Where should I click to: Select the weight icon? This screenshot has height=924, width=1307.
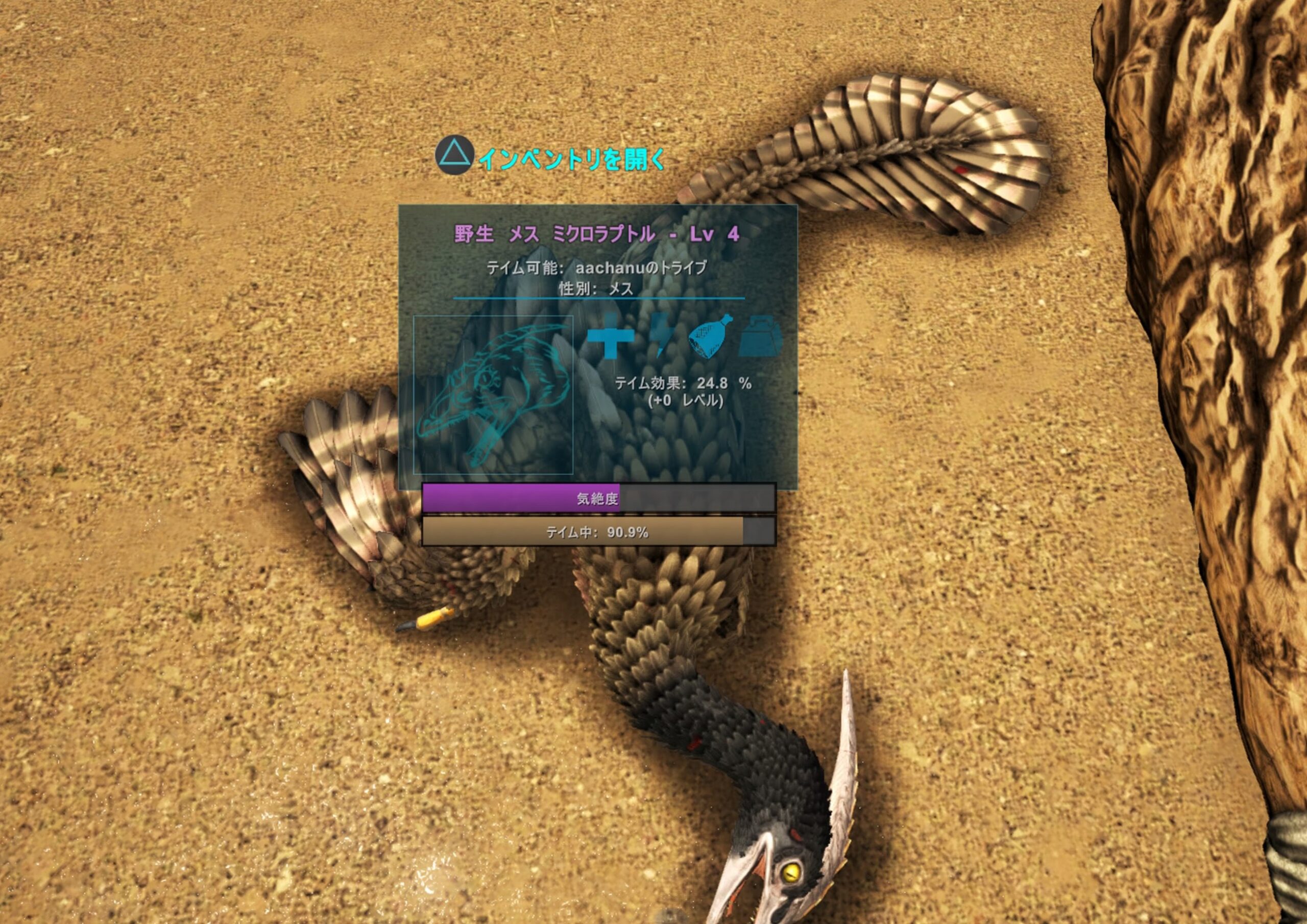pyautogui.click(x=761, y=336)
